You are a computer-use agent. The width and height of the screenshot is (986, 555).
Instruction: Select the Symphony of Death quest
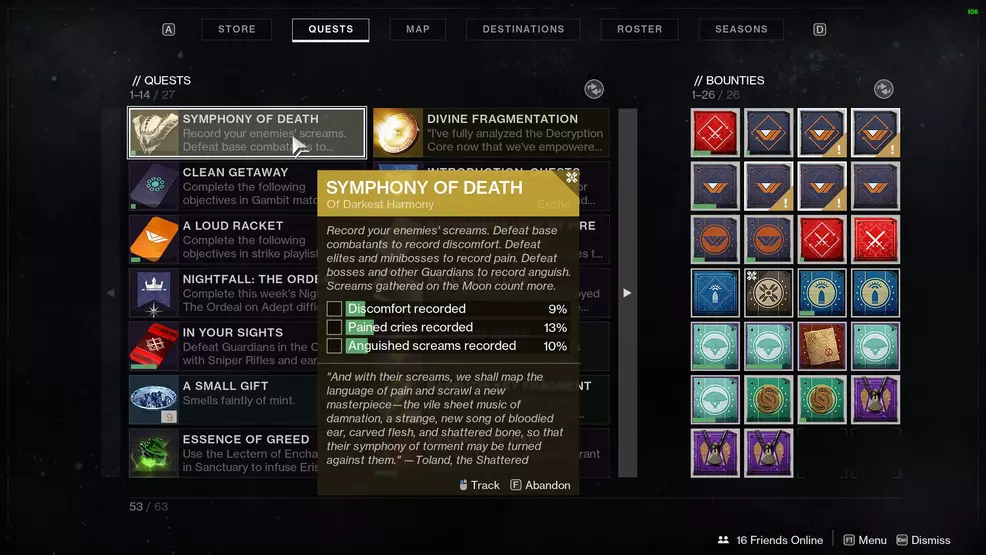pyautogui.click(x=247, y=133)
